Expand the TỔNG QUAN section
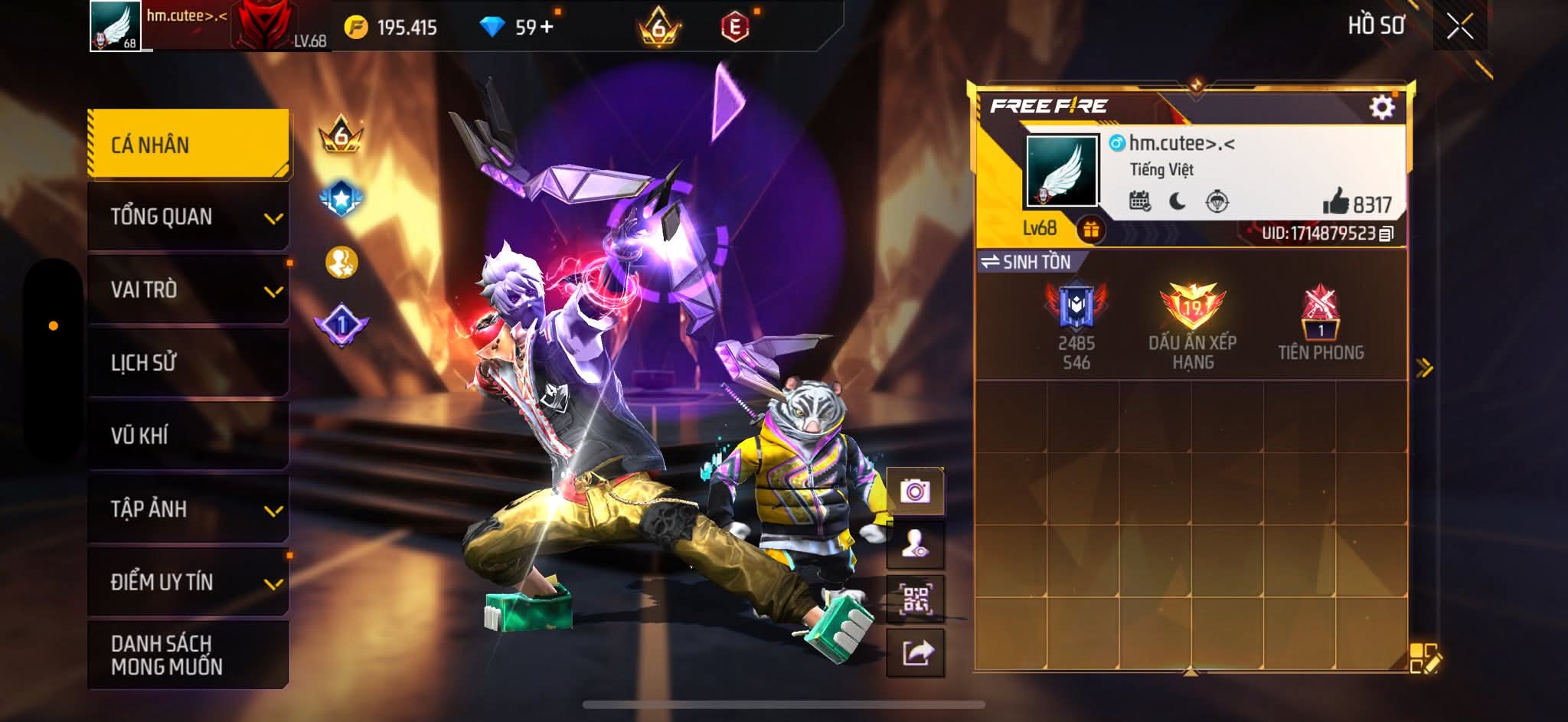This screenshot has height=722, width=1568. [188, 217]
